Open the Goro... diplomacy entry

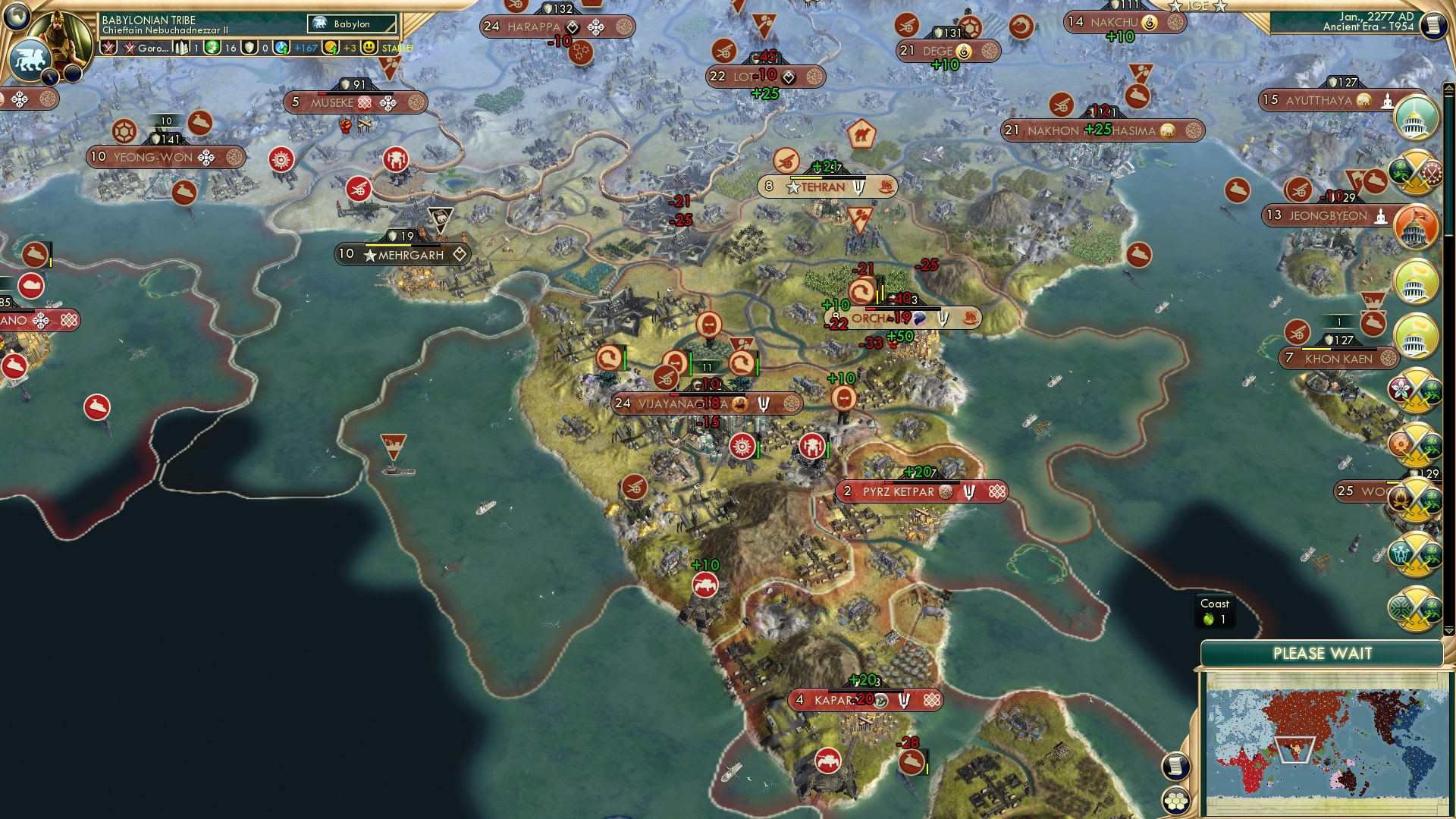pos(149,47)
